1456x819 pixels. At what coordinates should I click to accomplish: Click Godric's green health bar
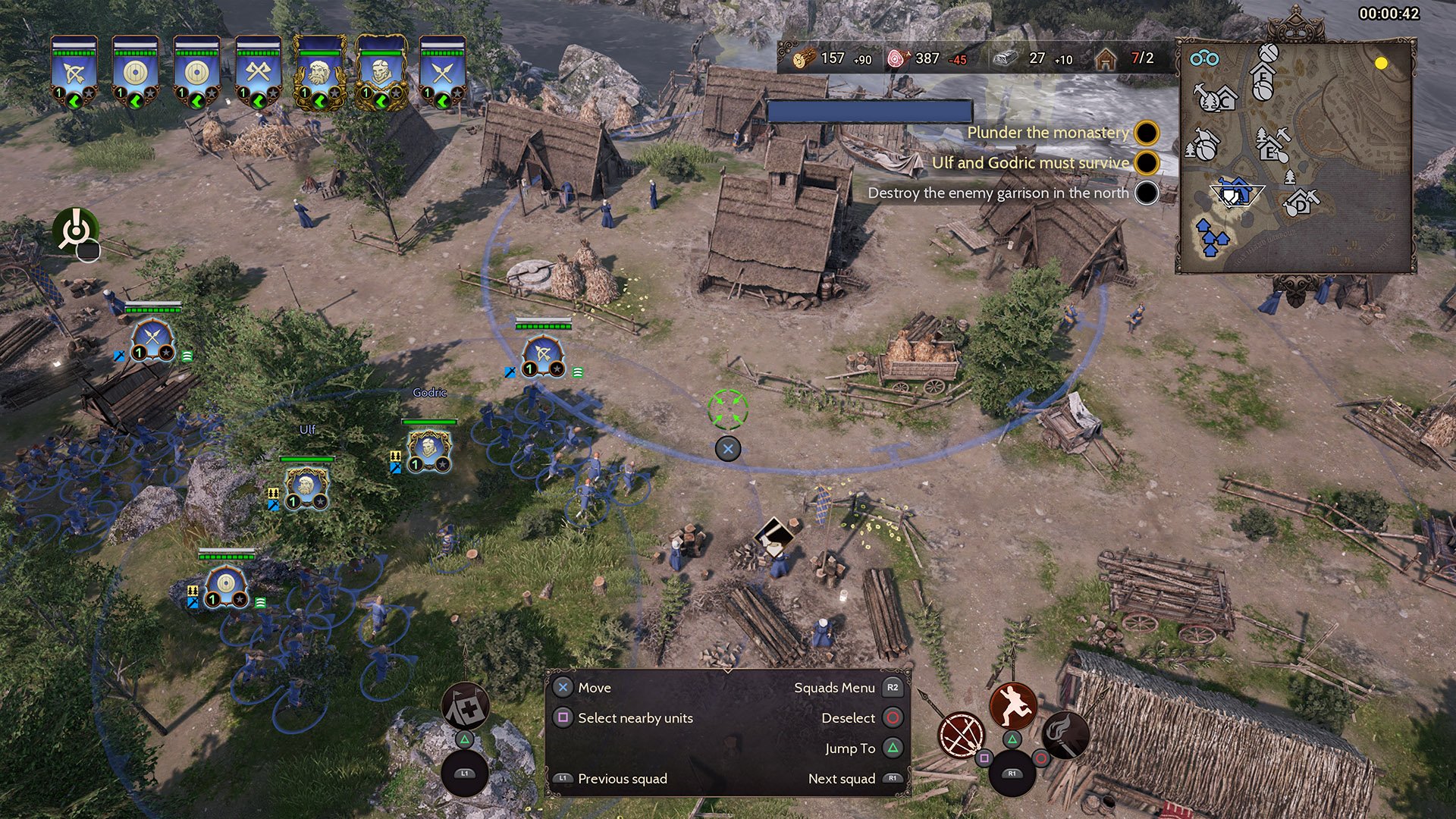coord(428,422)
